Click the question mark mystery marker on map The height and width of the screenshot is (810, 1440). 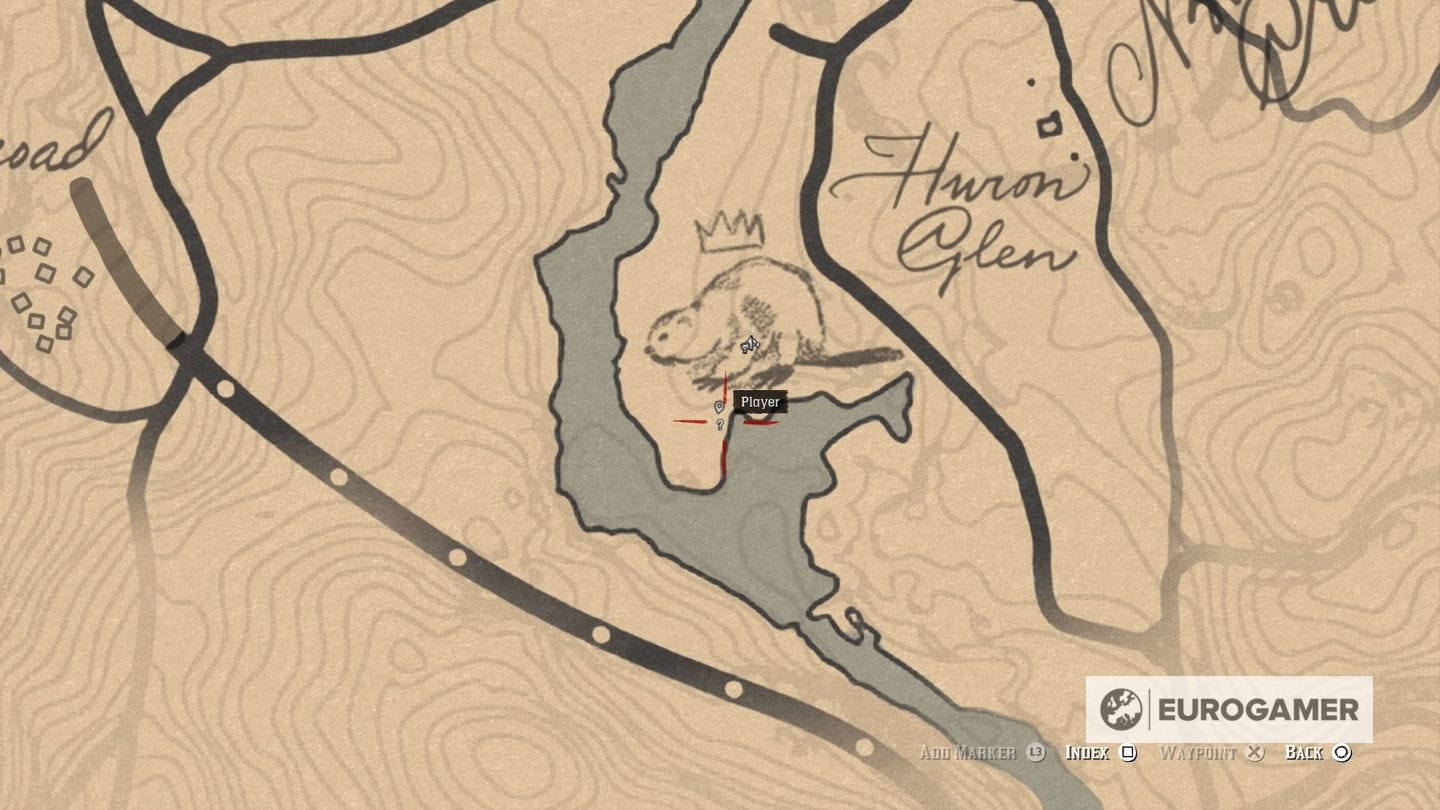coord(720,424)
